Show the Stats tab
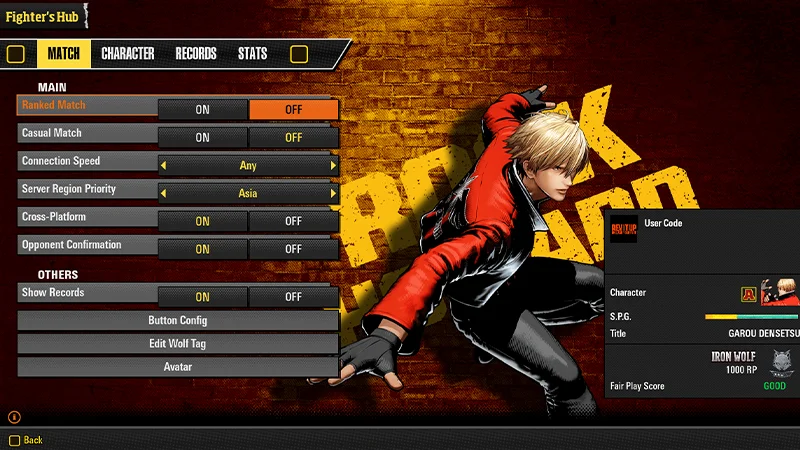Screen dimensions: 800x450 (x=252, y=54)
